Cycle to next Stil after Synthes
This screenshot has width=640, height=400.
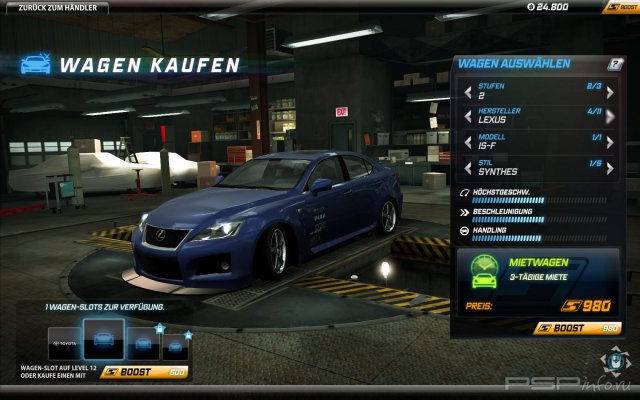[x=614, y=167]
